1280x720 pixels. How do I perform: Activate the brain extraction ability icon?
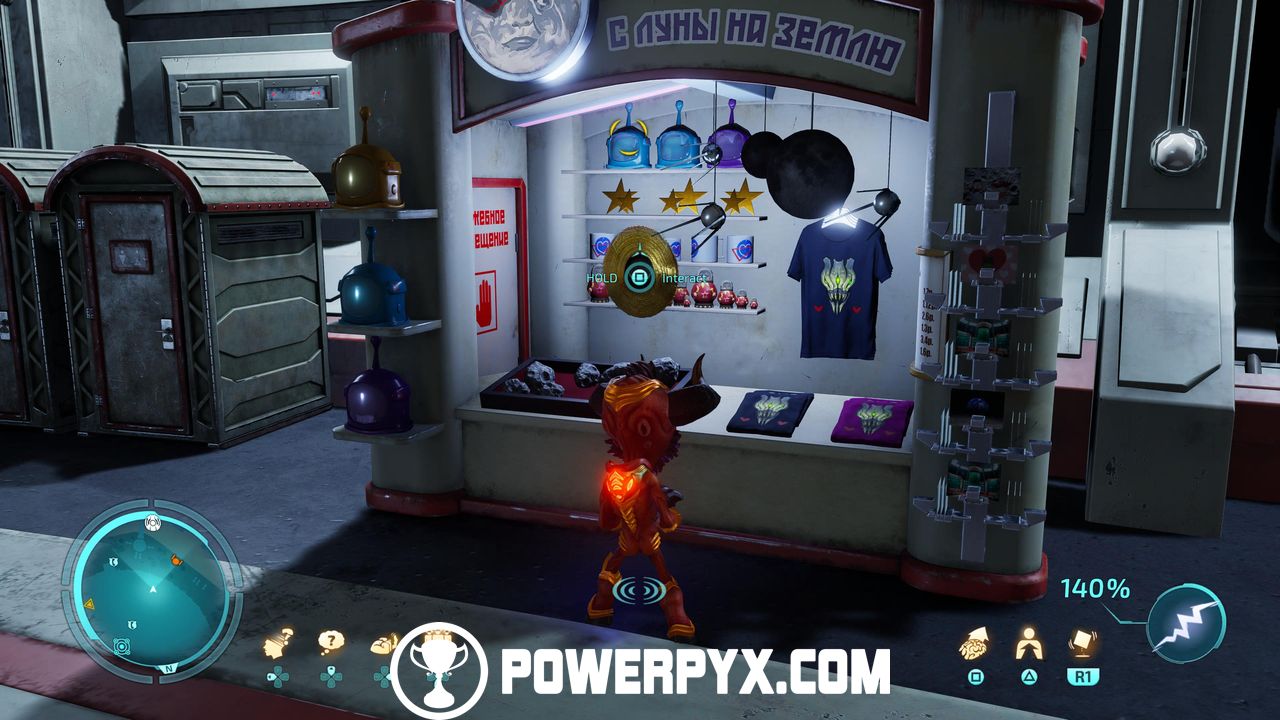point(975,643)
